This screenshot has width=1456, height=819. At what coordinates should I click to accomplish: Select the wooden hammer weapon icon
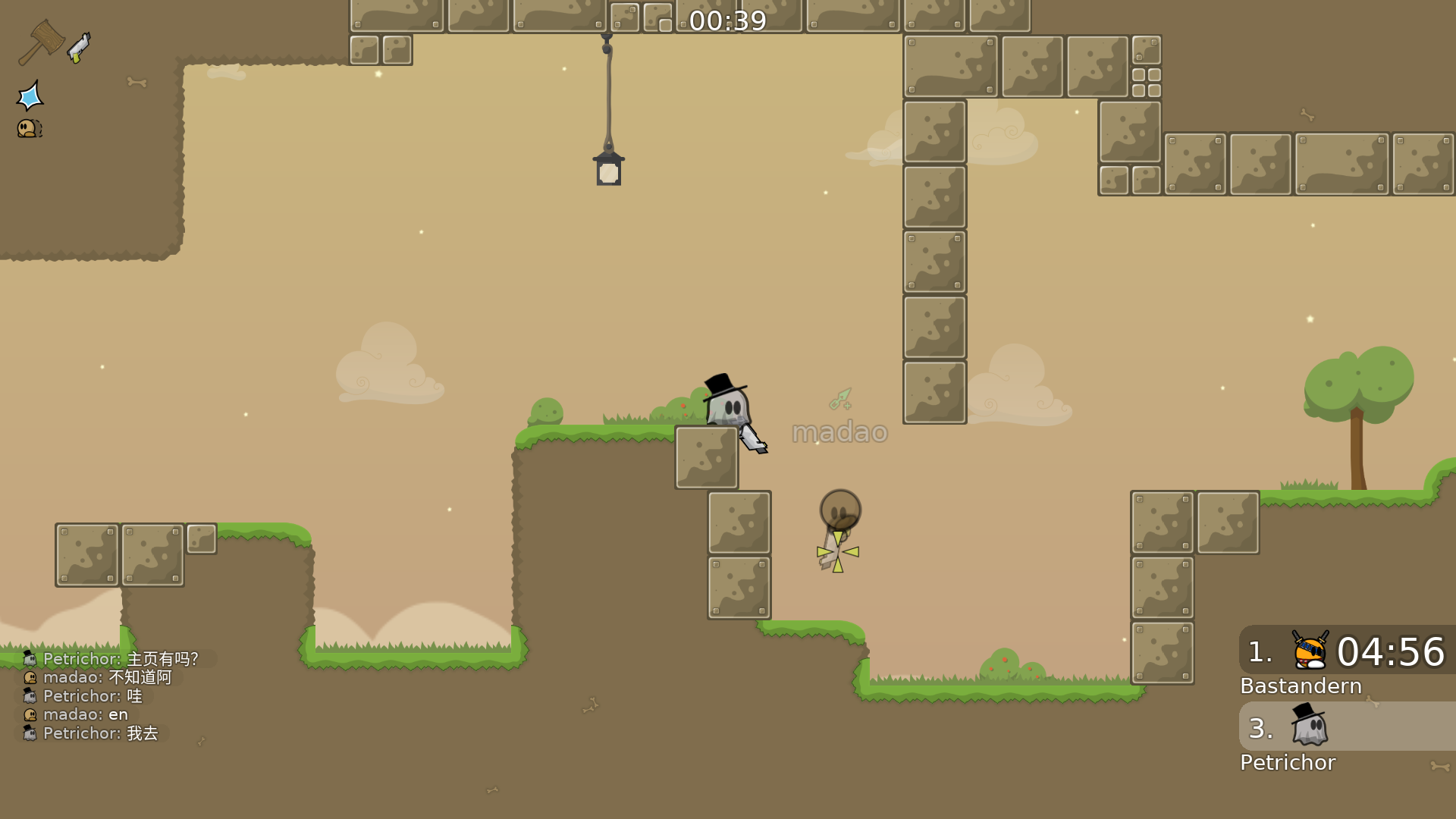tap(41, 41)
